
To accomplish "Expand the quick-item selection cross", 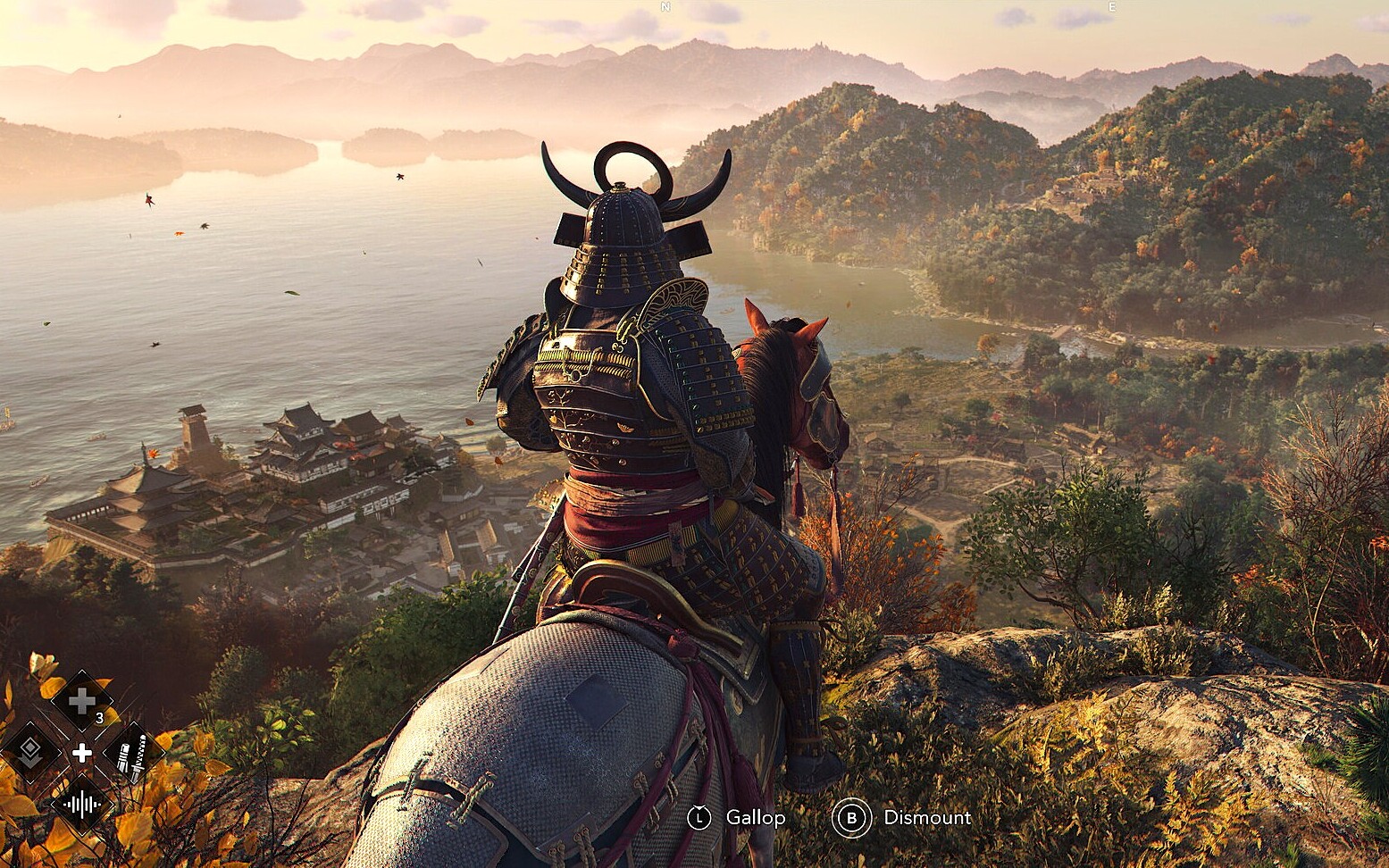I will (x=83, y=751).
